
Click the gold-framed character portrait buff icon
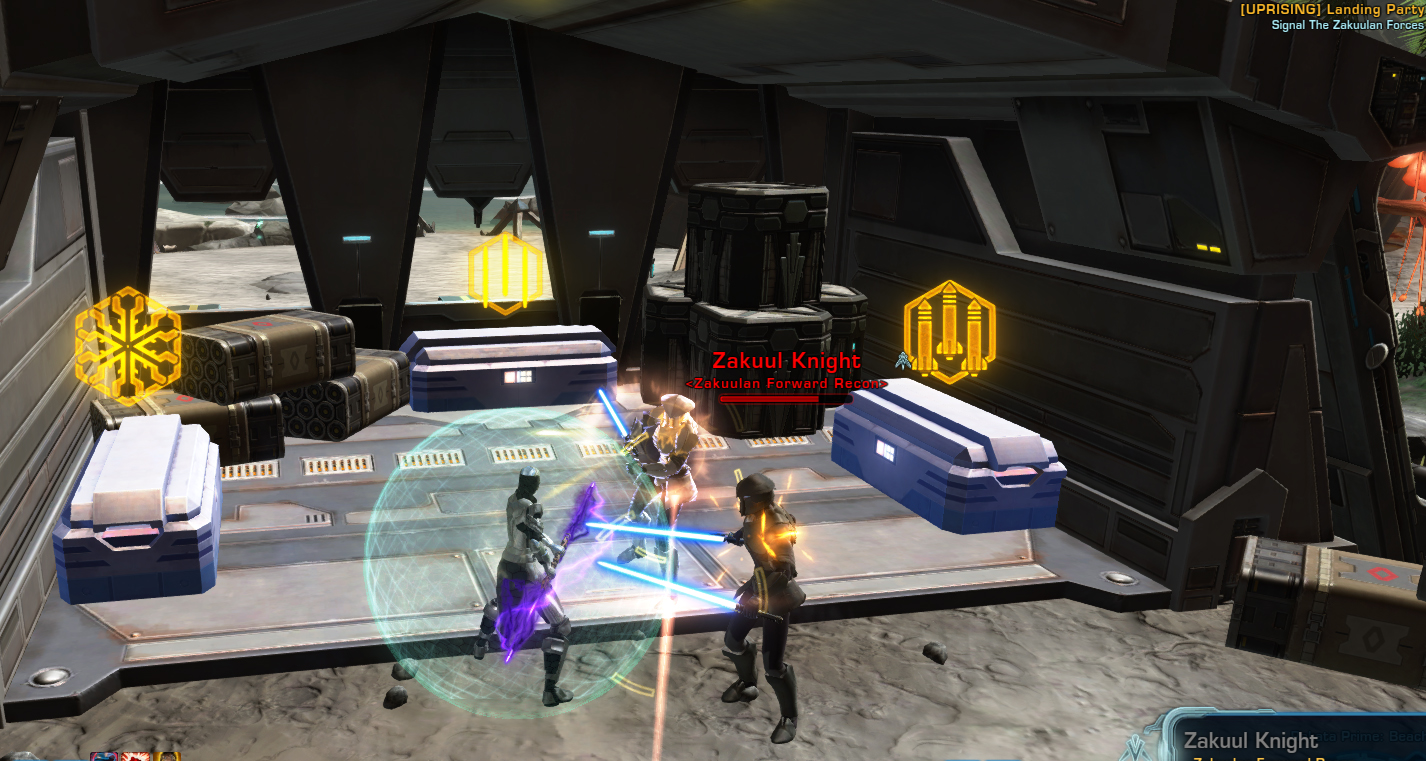pos(167,756)
